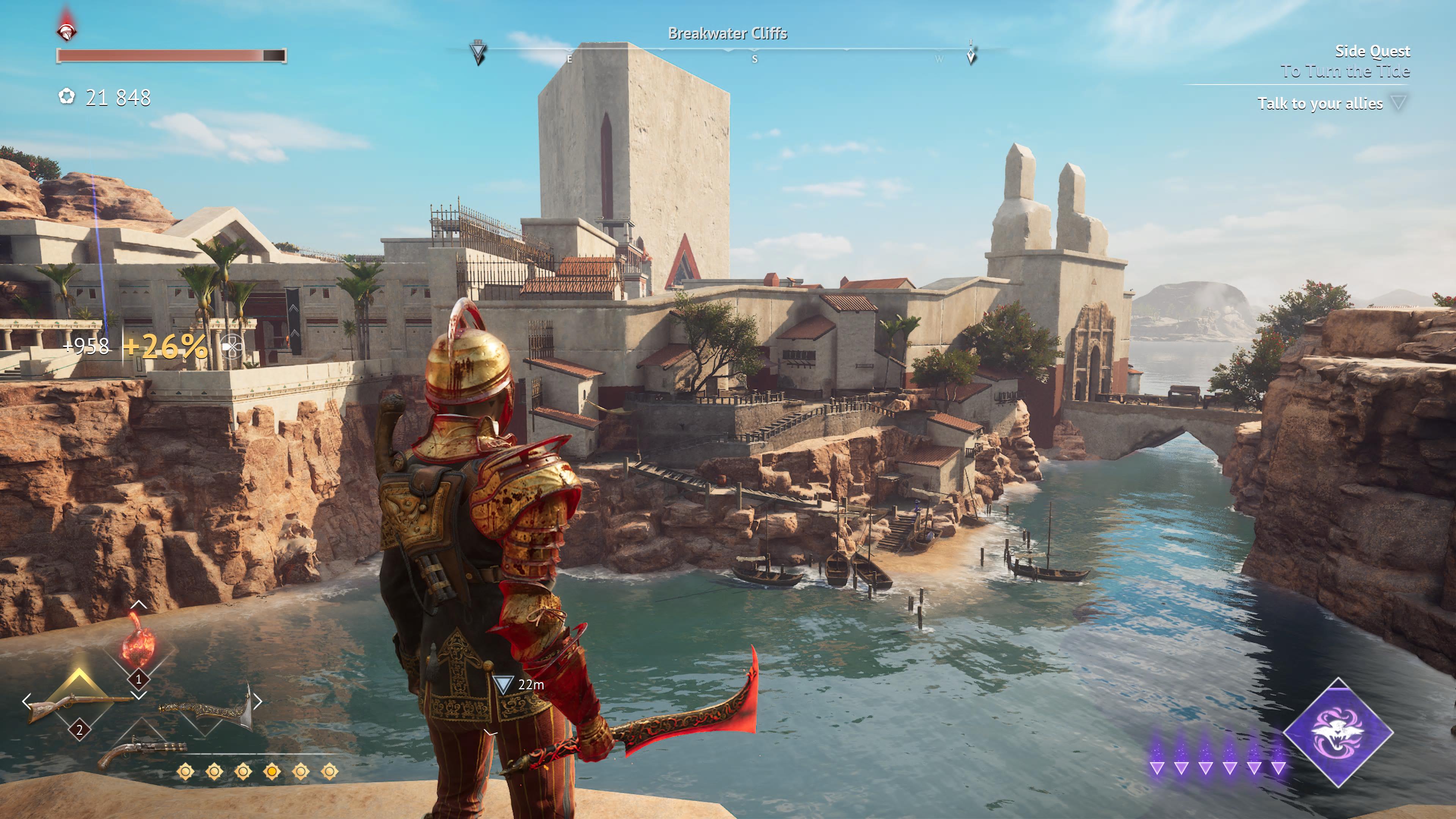
Task: Activate the purple beast companion ability
Action: pyautogui.click(x=1337, y=732)
